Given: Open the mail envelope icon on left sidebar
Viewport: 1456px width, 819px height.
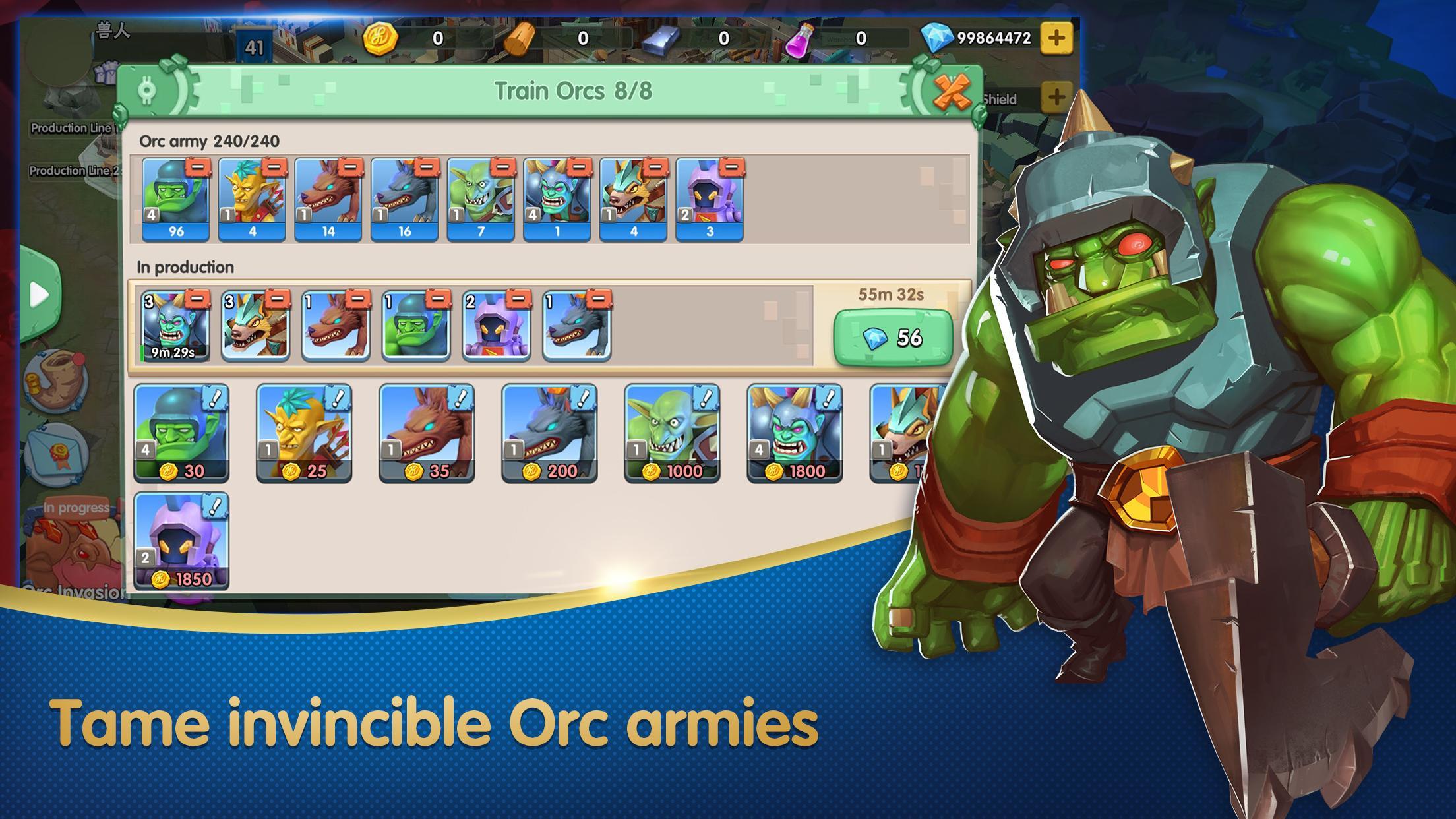Looking at the screenshot, I should click(60, 452).
